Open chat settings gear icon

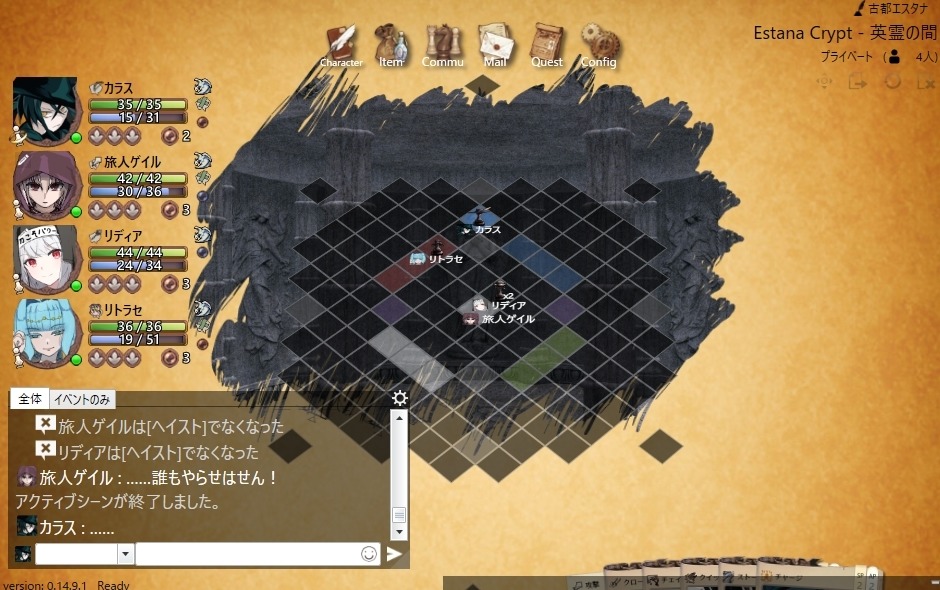400,398
